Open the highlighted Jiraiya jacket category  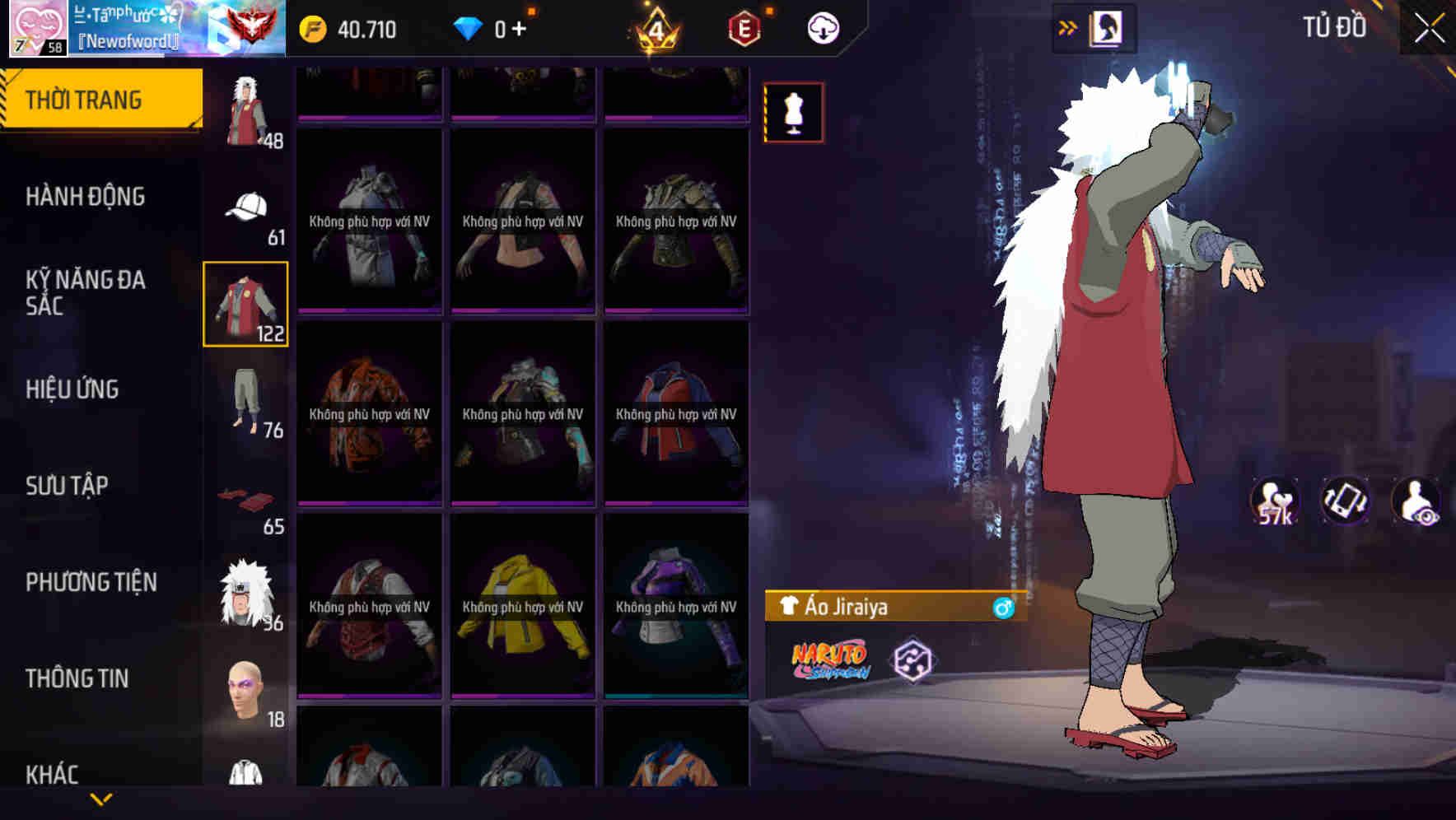tap(246, 305)
